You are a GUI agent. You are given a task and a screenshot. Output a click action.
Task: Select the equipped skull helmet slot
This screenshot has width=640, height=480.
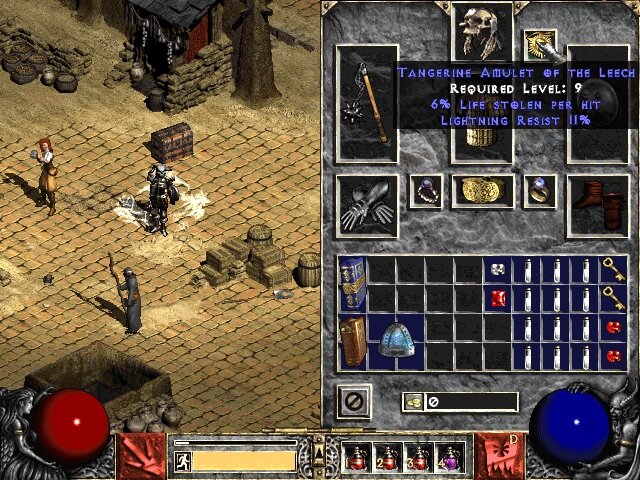tap(483, 32)
